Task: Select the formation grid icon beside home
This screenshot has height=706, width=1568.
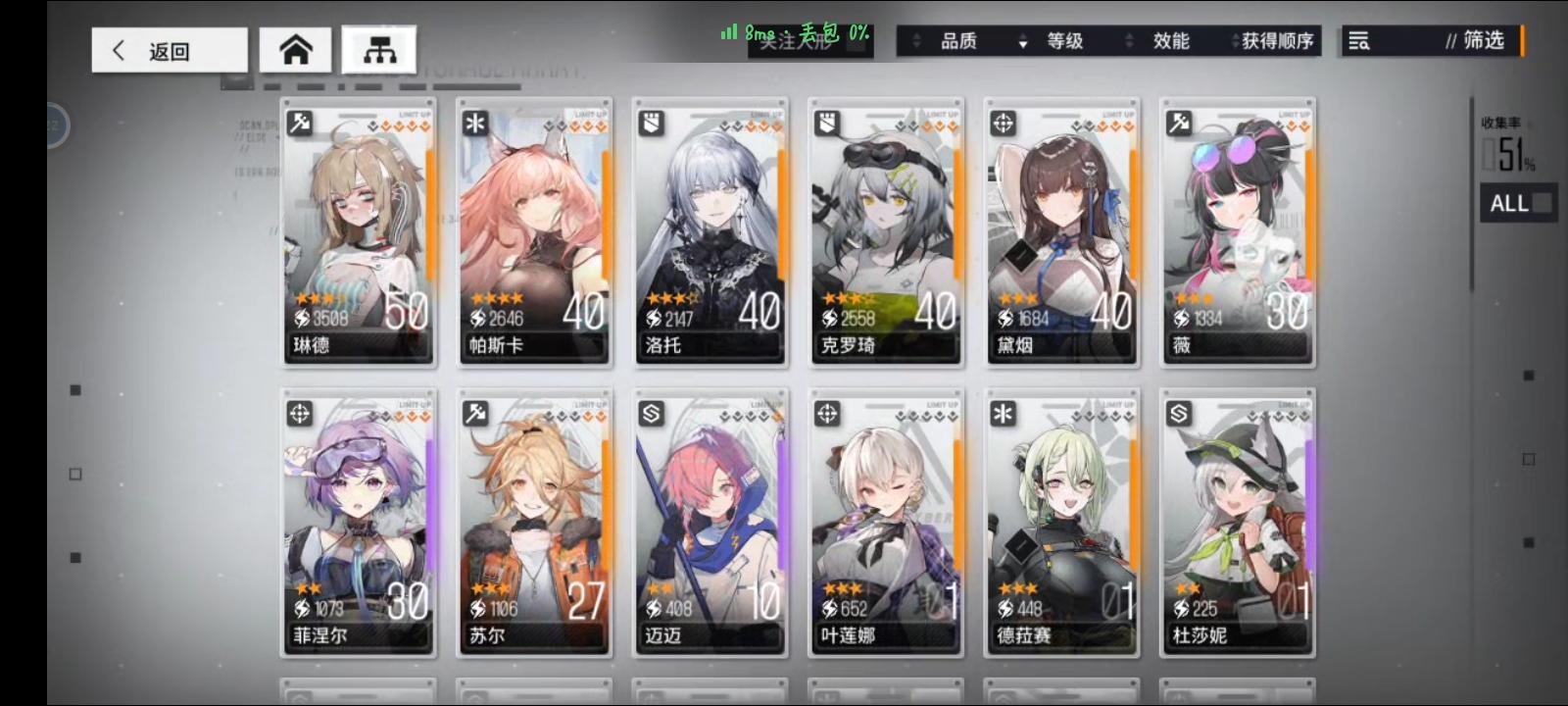Action: pyautogui.click(x=381, y=47)
